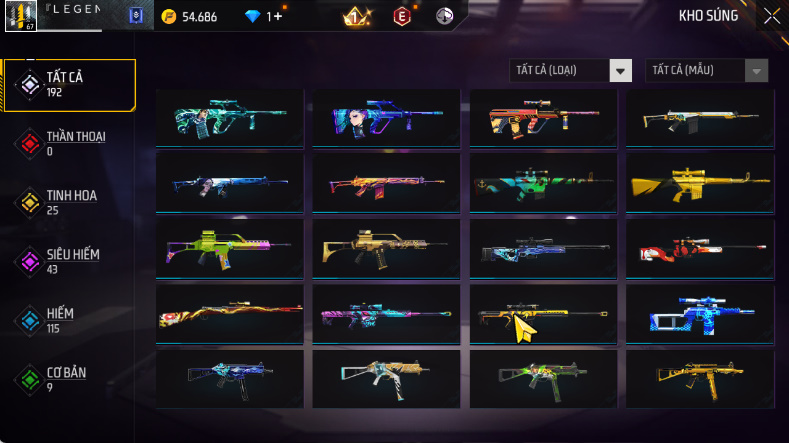The height and width of the screenshot is (443, 789).
Task: Choose the teal bullpup rifle skin
Action: 229,119
